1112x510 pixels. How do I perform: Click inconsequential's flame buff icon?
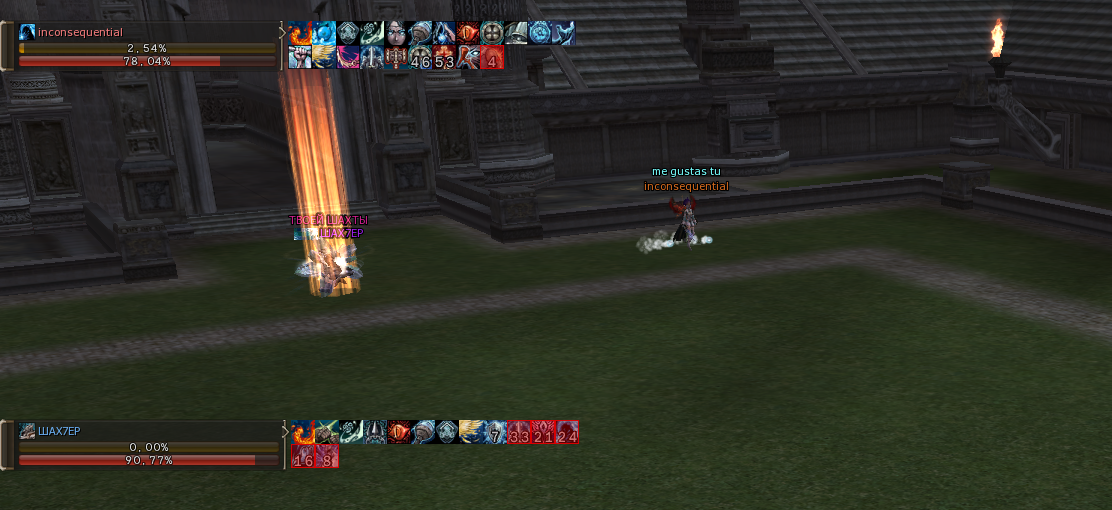click(301, 33)
